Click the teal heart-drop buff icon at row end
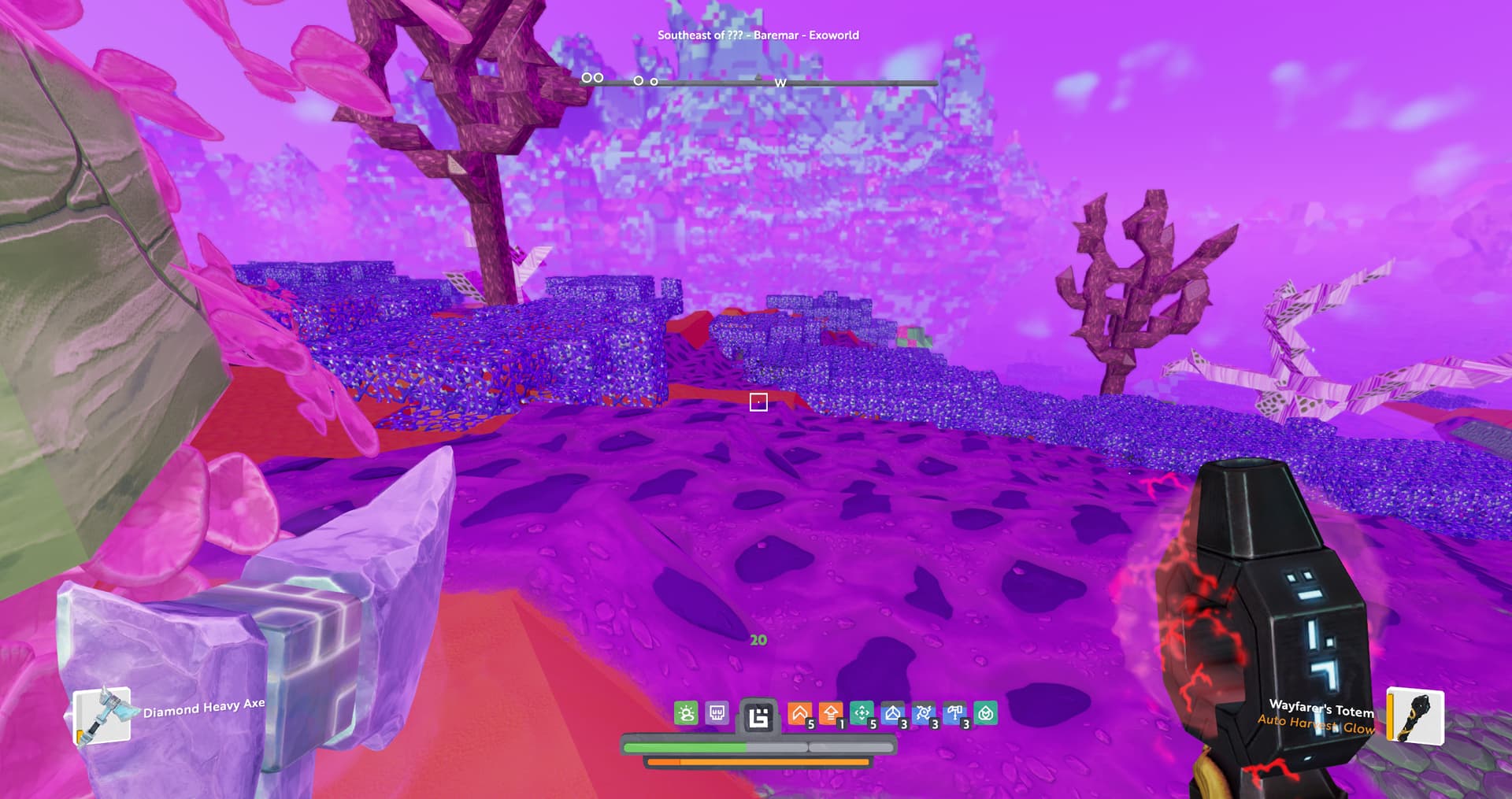The width and height of the screenshot is (1512, 799). (986, 713)
